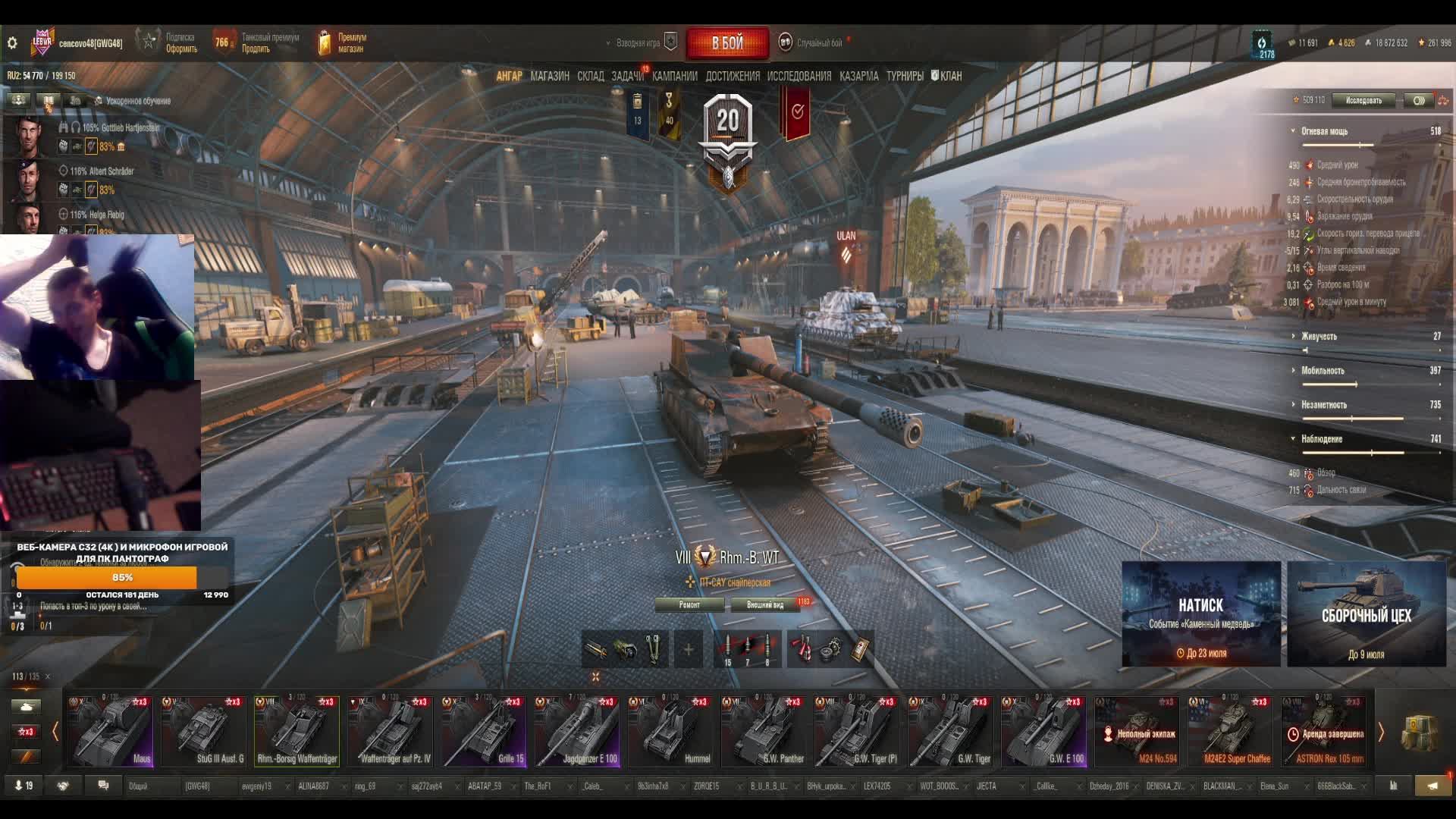Image resolution: width=1456 pixels, height=819 pixels.
Task: Pick the Hummel tank from the carousel
Action: (x=671, y=731)
